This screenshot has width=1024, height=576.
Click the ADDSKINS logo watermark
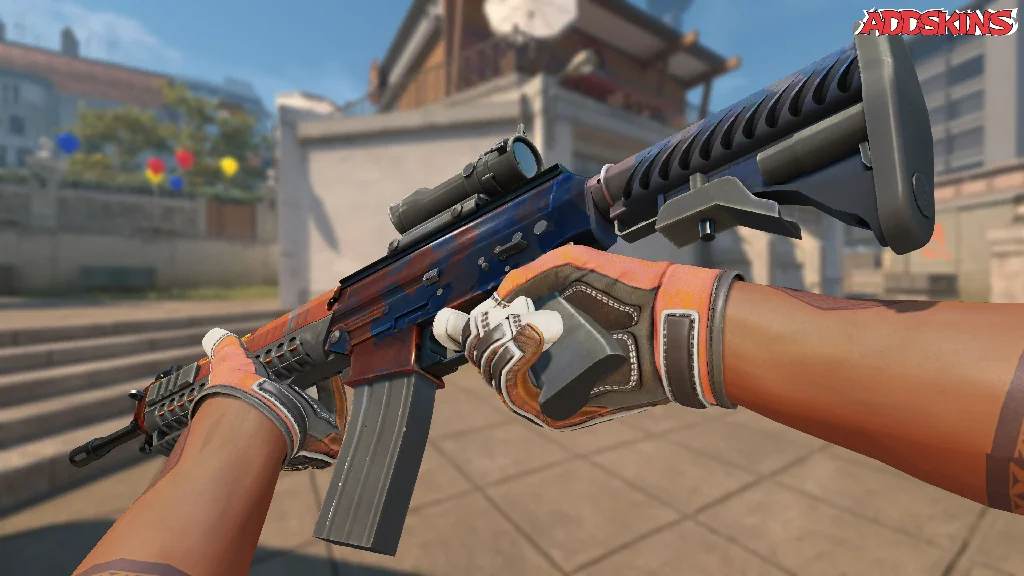click(x=938, y=22)
